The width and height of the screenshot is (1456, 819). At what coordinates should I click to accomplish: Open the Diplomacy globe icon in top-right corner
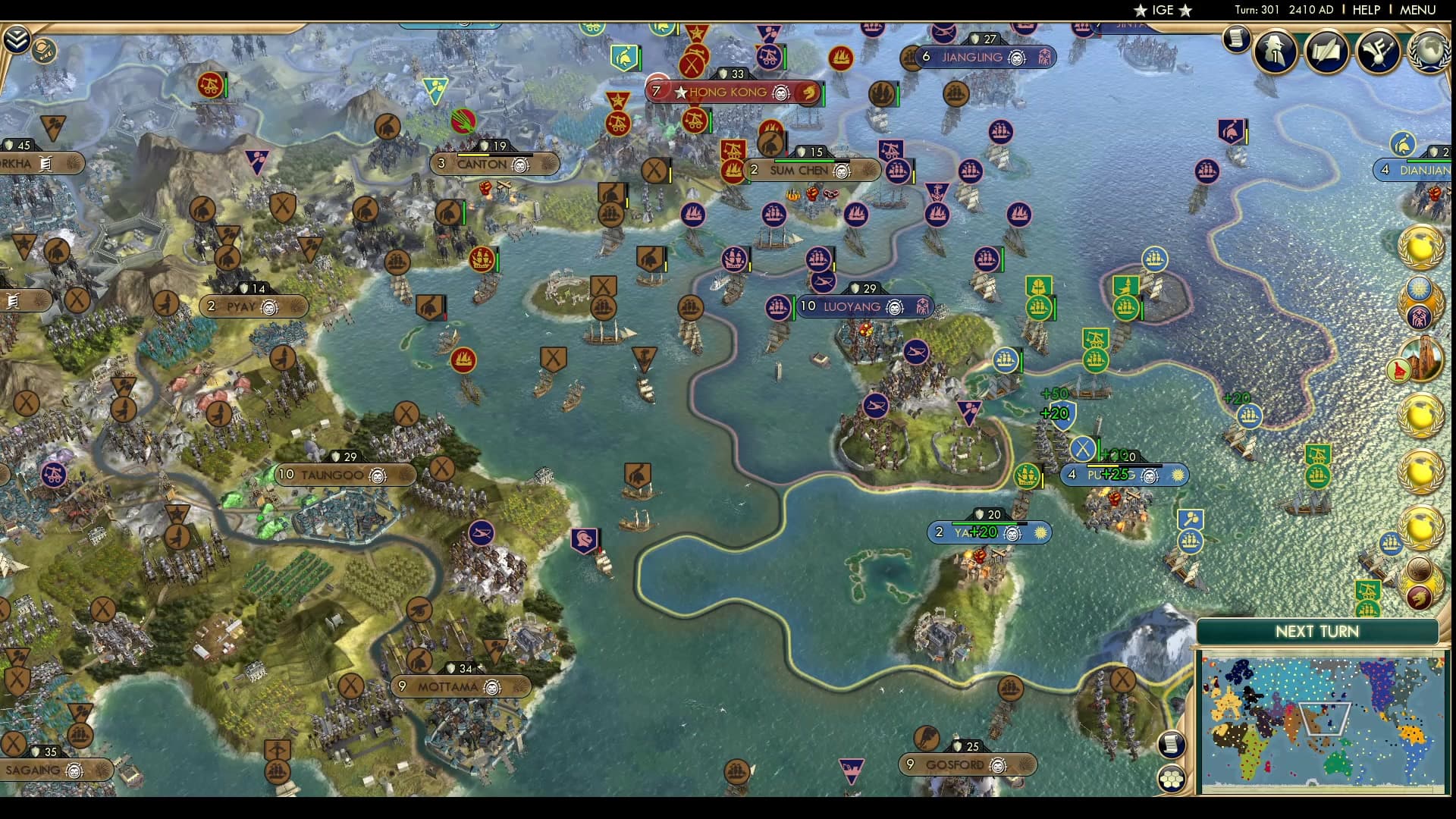point(1428,51)
